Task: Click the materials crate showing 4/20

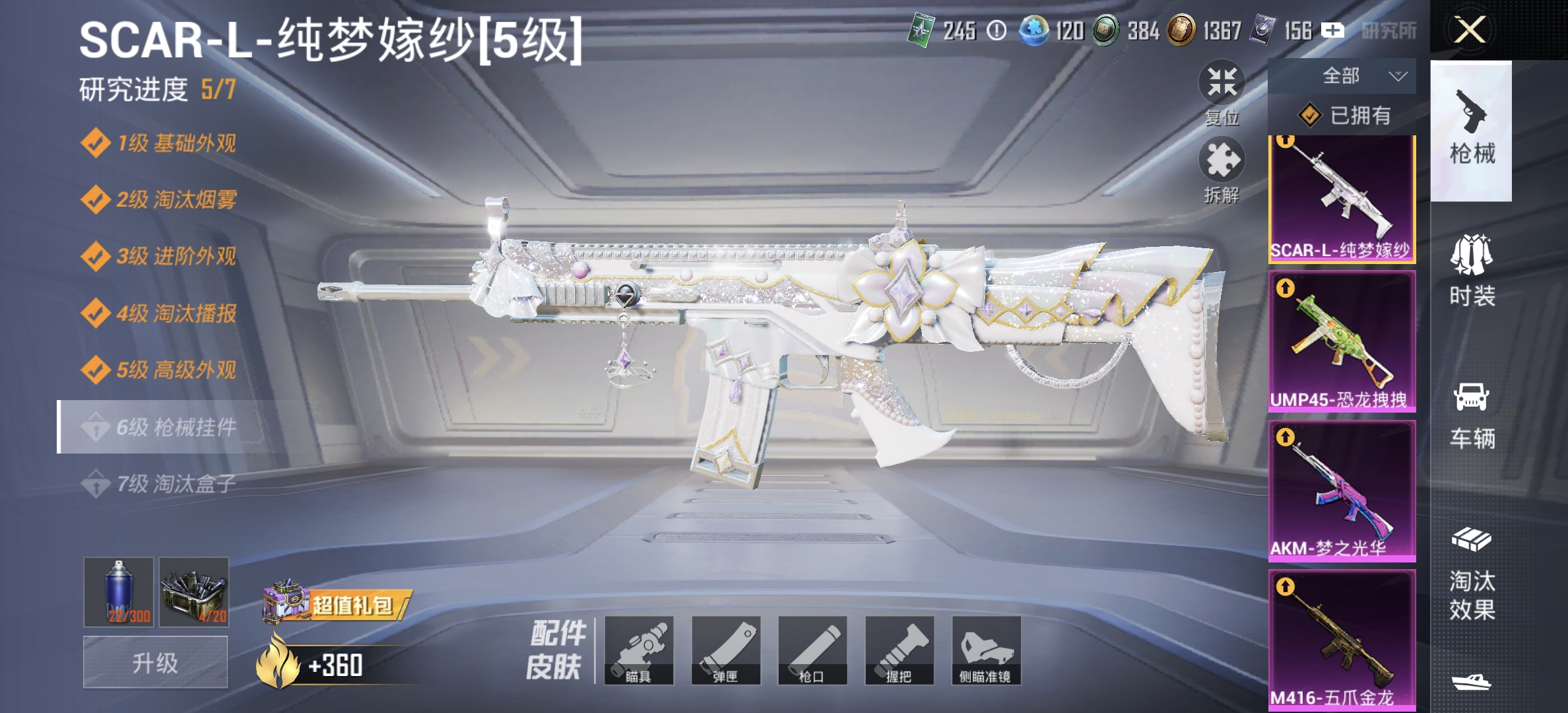Action: click(x=195, y=593)
